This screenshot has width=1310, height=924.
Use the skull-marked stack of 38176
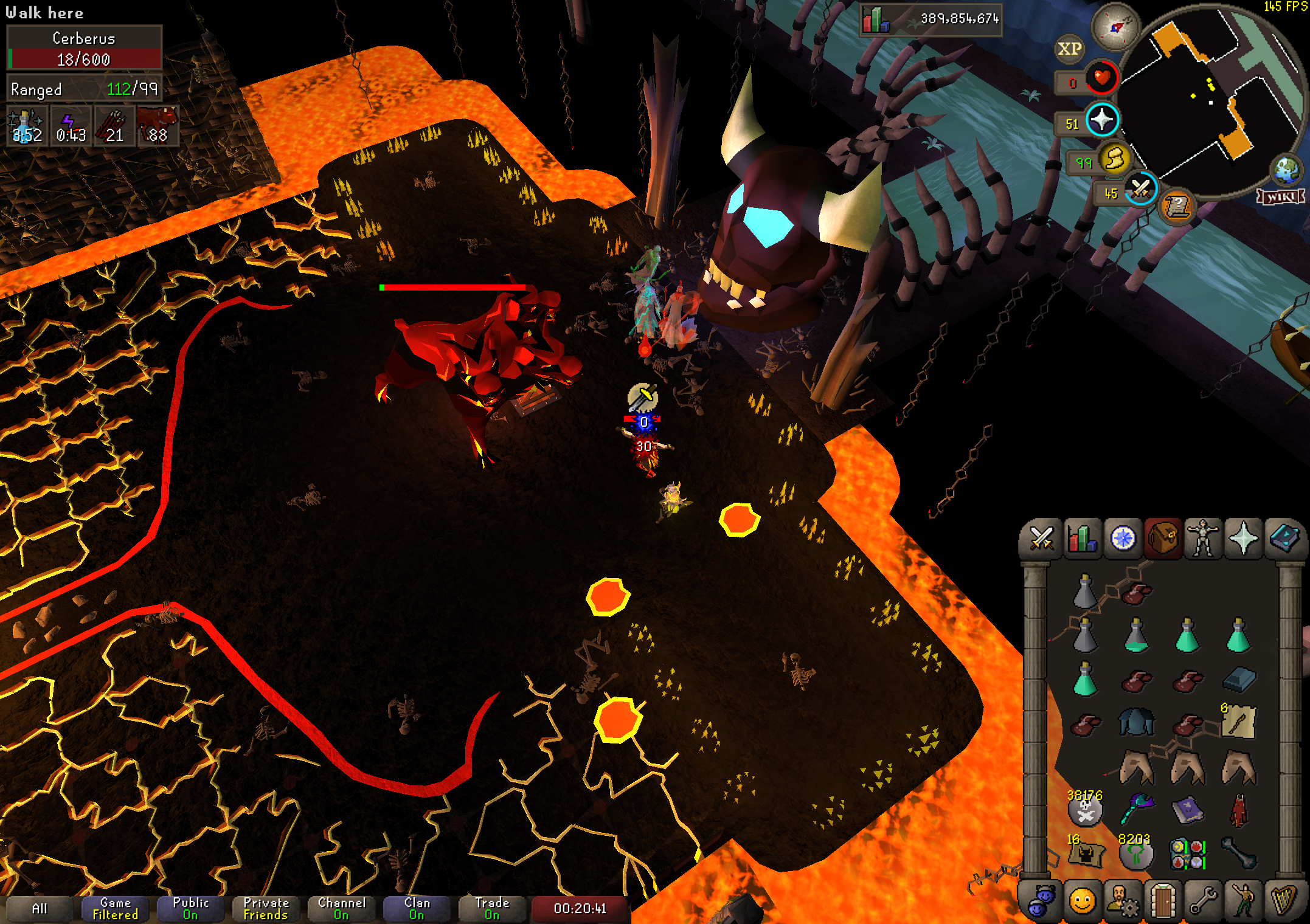pyautogui.click(x=1085, y=811)
